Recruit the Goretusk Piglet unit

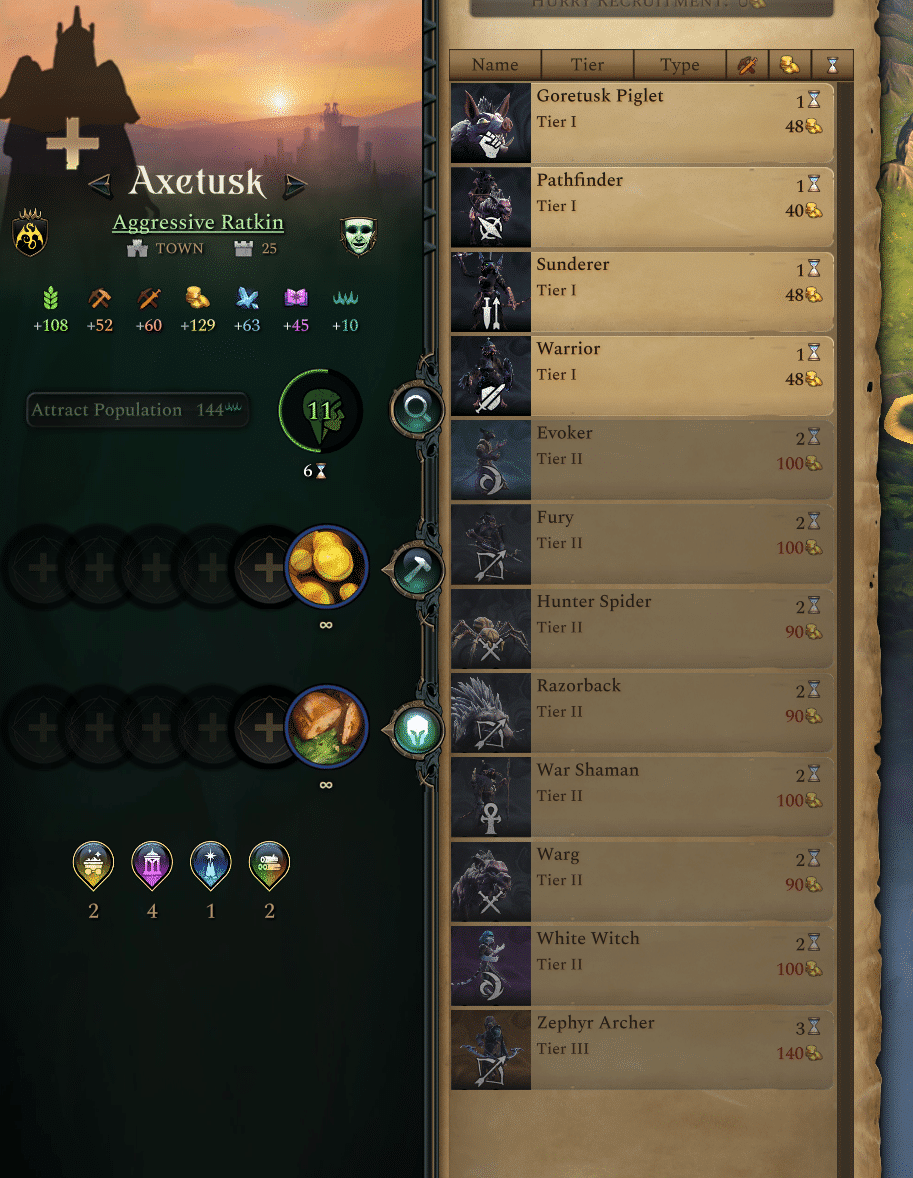640,122
